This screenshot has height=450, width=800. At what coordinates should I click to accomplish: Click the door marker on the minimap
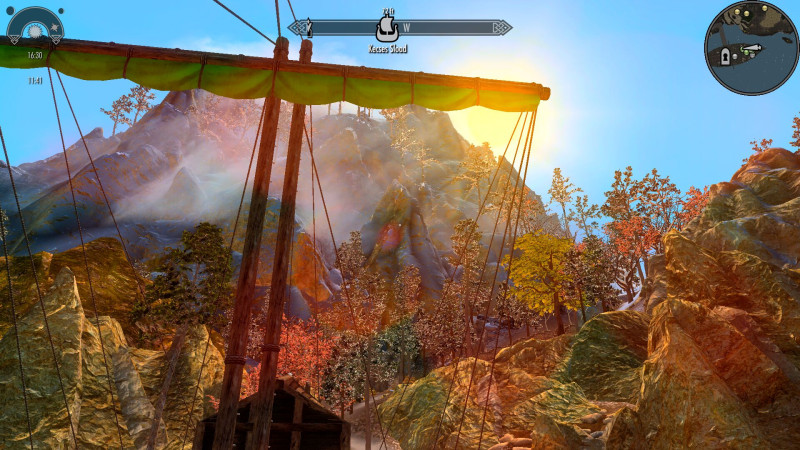[x=726, y=56]
